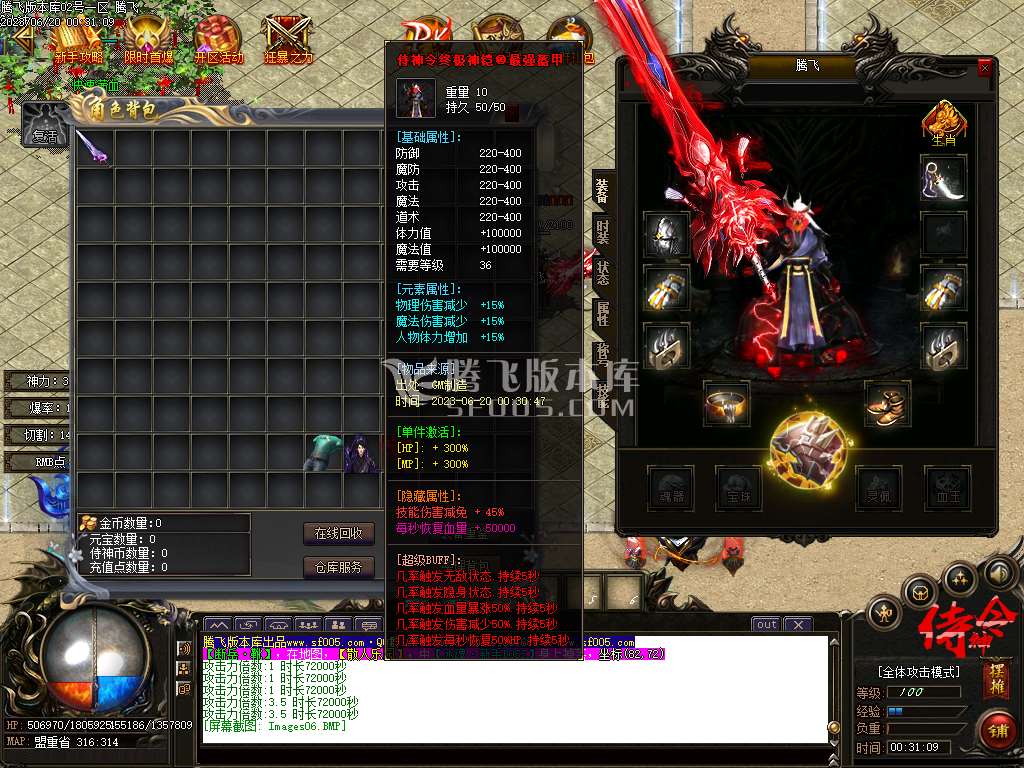Open the 铺 shop round button
The width and height of the screenshot is (1024, 768).
tap(995, 729)
